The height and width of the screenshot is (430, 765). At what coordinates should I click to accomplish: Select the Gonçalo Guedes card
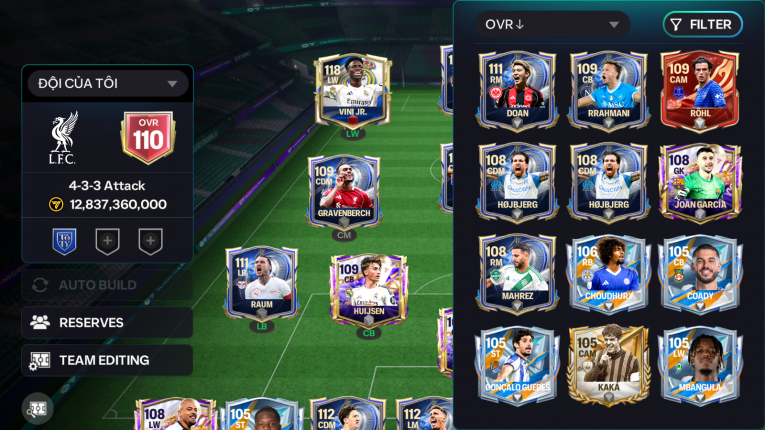pyautogui.click(x=517, y=365)
